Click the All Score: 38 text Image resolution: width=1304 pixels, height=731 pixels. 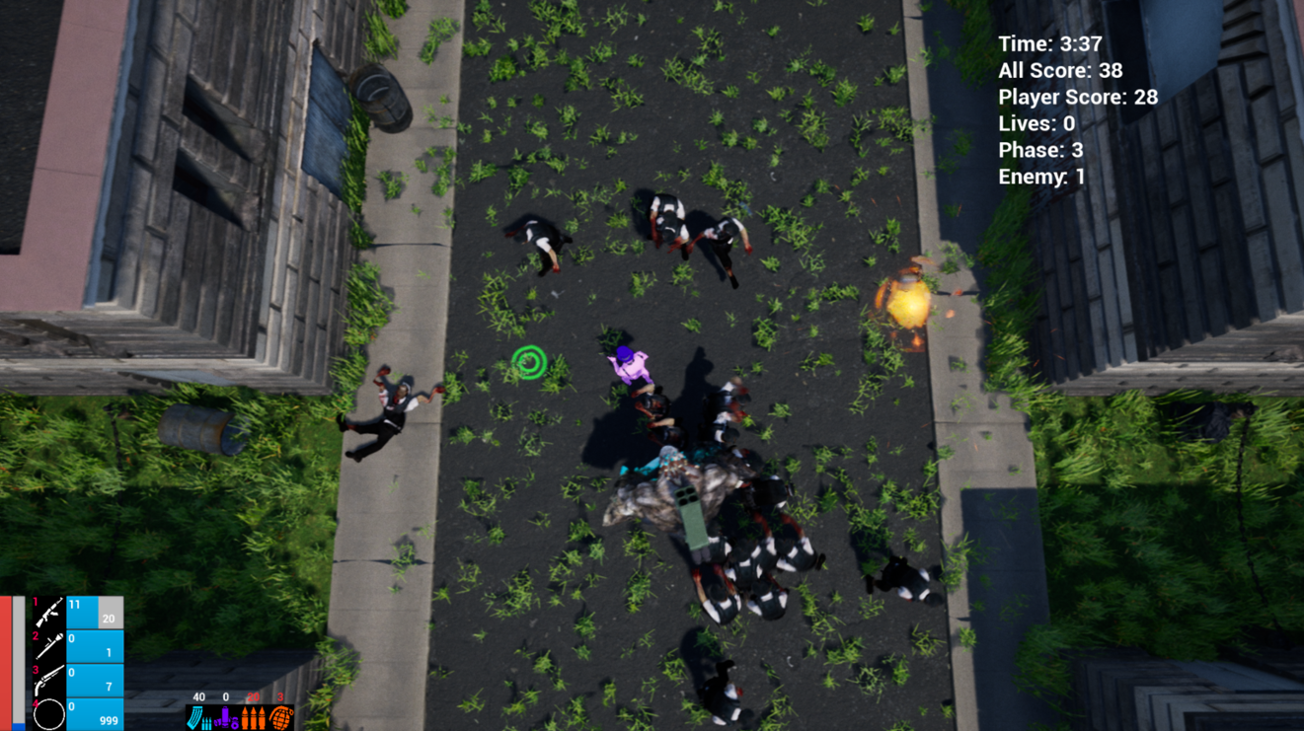point(1059,71)
